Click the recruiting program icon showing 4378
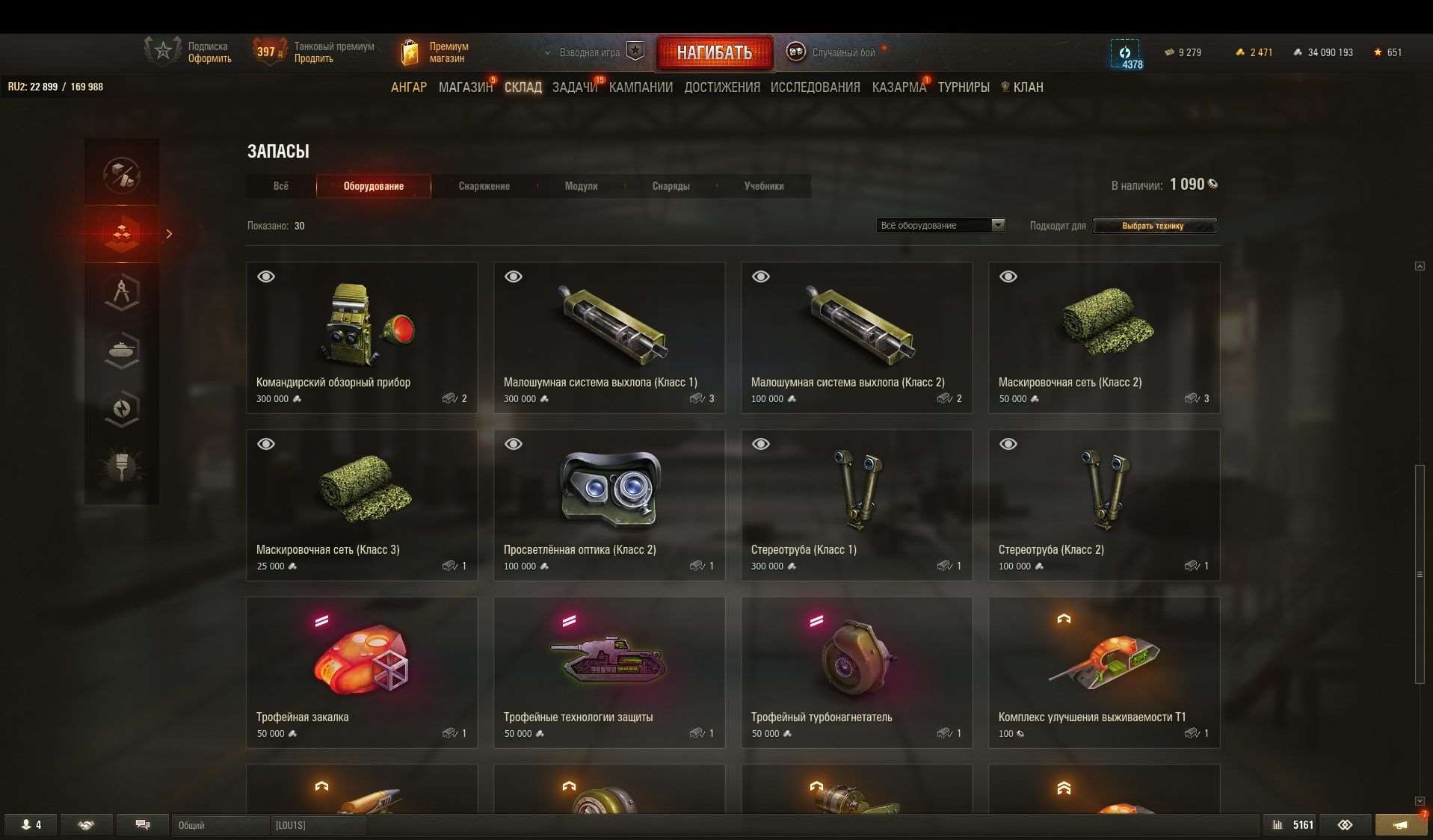This screenshot has width=1433, height=840. pos(1126,52)
